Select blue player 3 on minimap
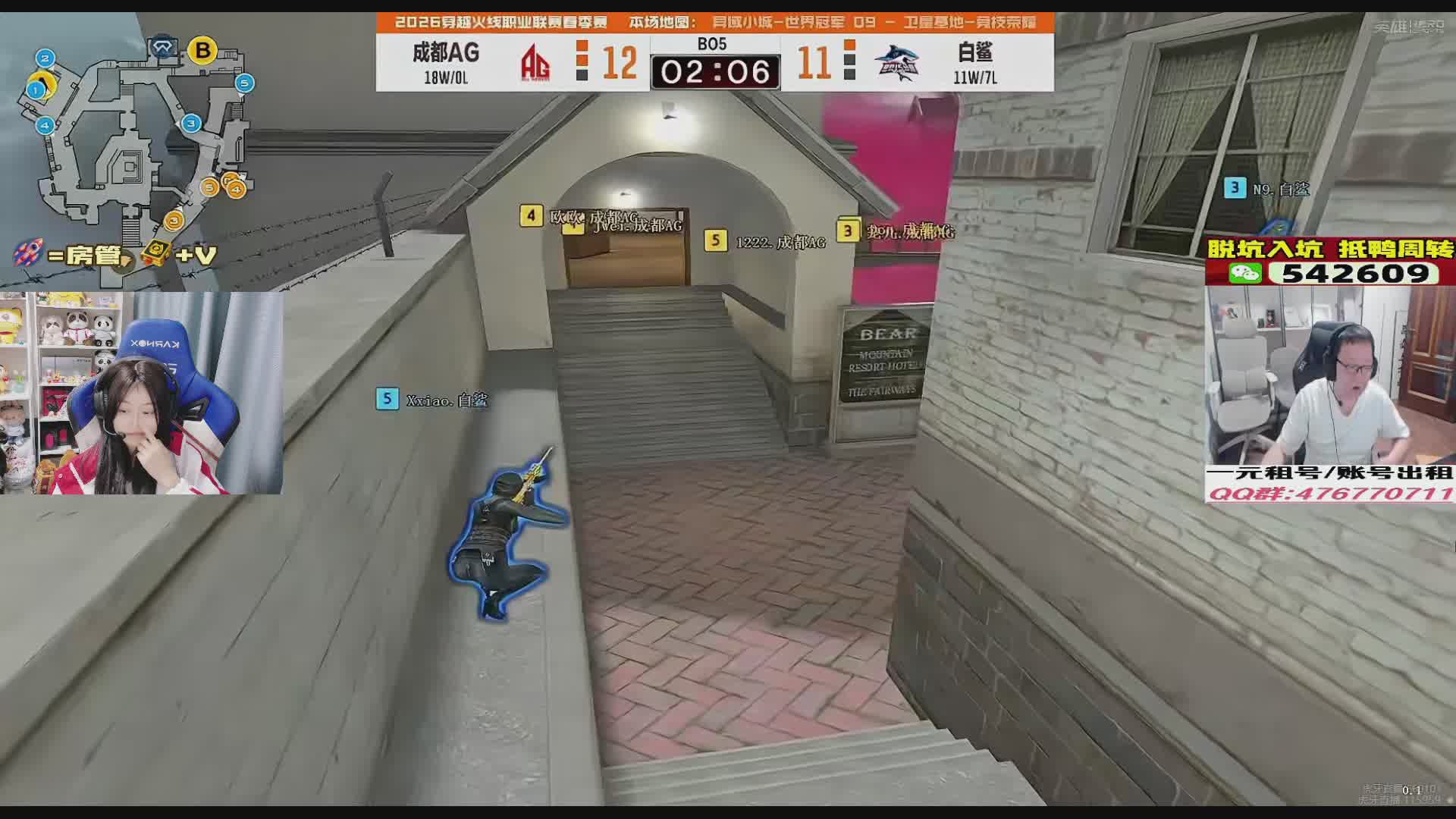The width and height of the screenshot is (1456, 819). click(191, 123)
